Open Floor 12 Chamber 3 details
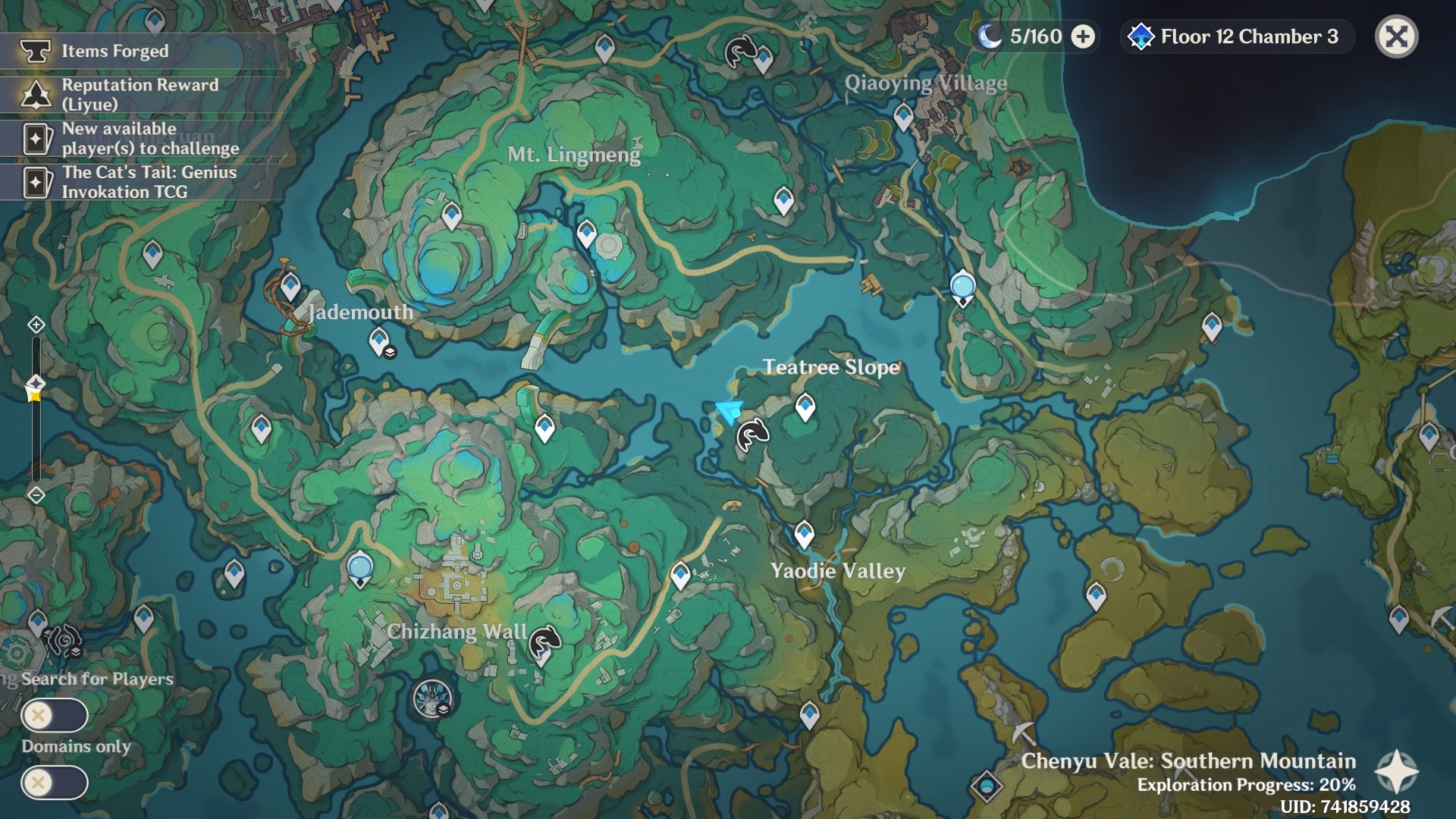 pos(1236,36)
